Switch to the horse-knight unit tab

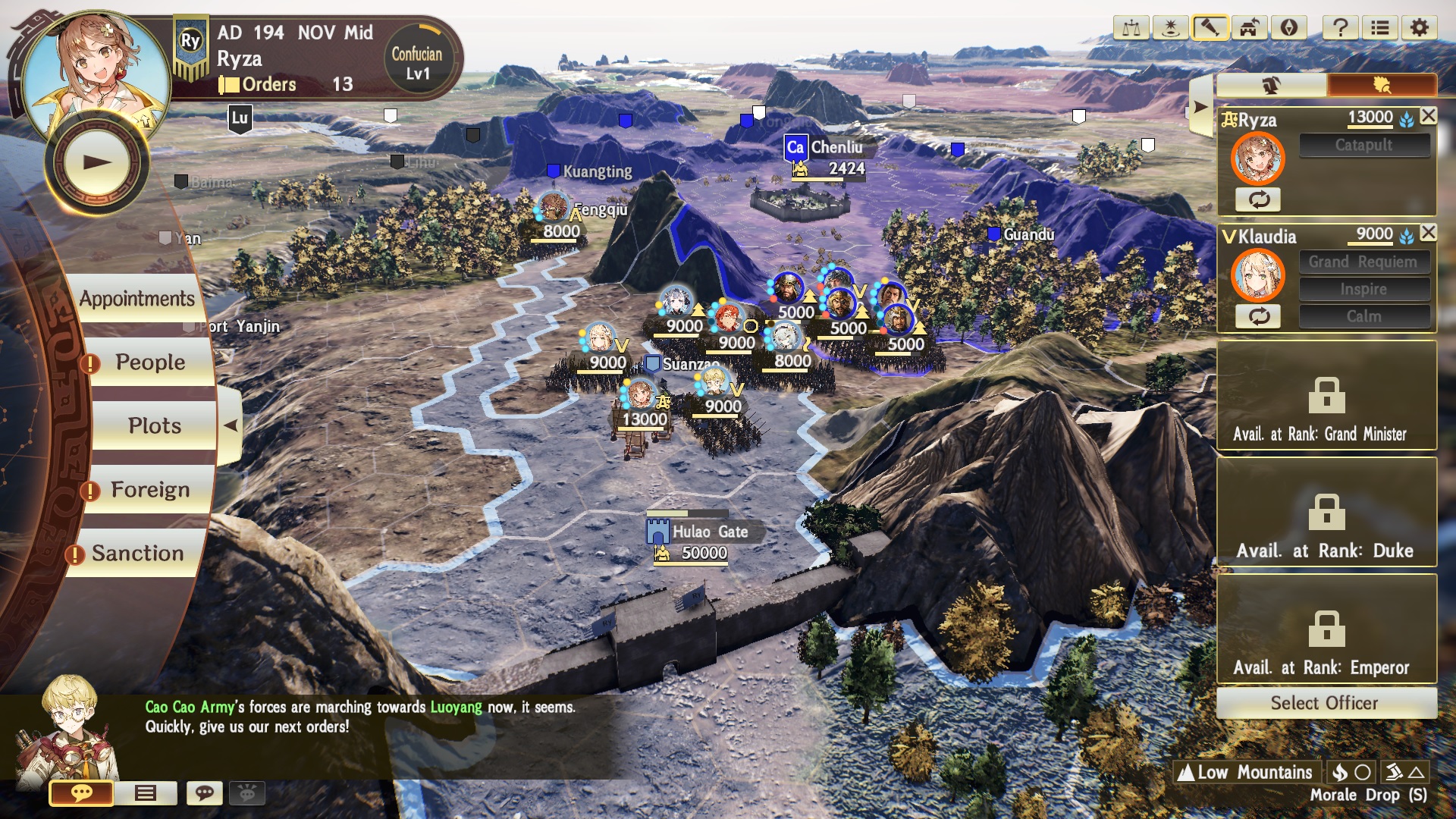(1272, 85)
